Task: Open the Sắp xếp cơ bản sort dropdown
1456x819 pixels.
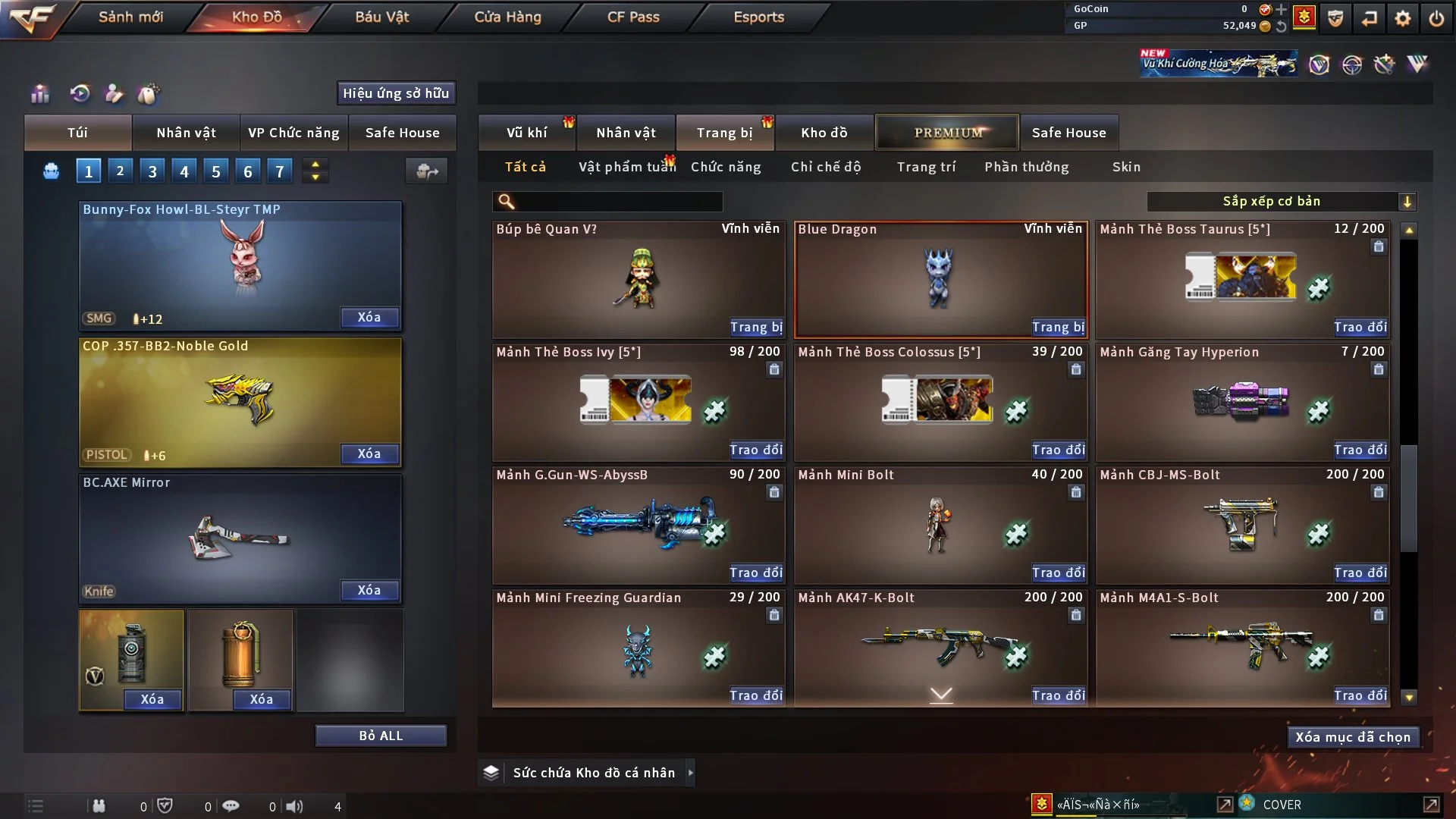Action: coord(1281,202)
